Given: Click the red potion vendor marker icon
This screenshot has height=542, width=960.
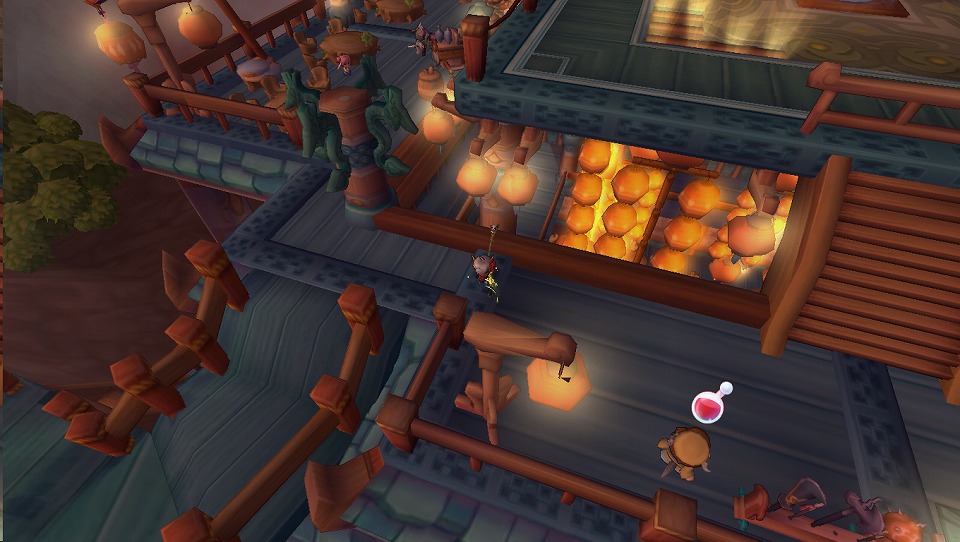Looking at the screenshot, I should (x=709, y=405).
